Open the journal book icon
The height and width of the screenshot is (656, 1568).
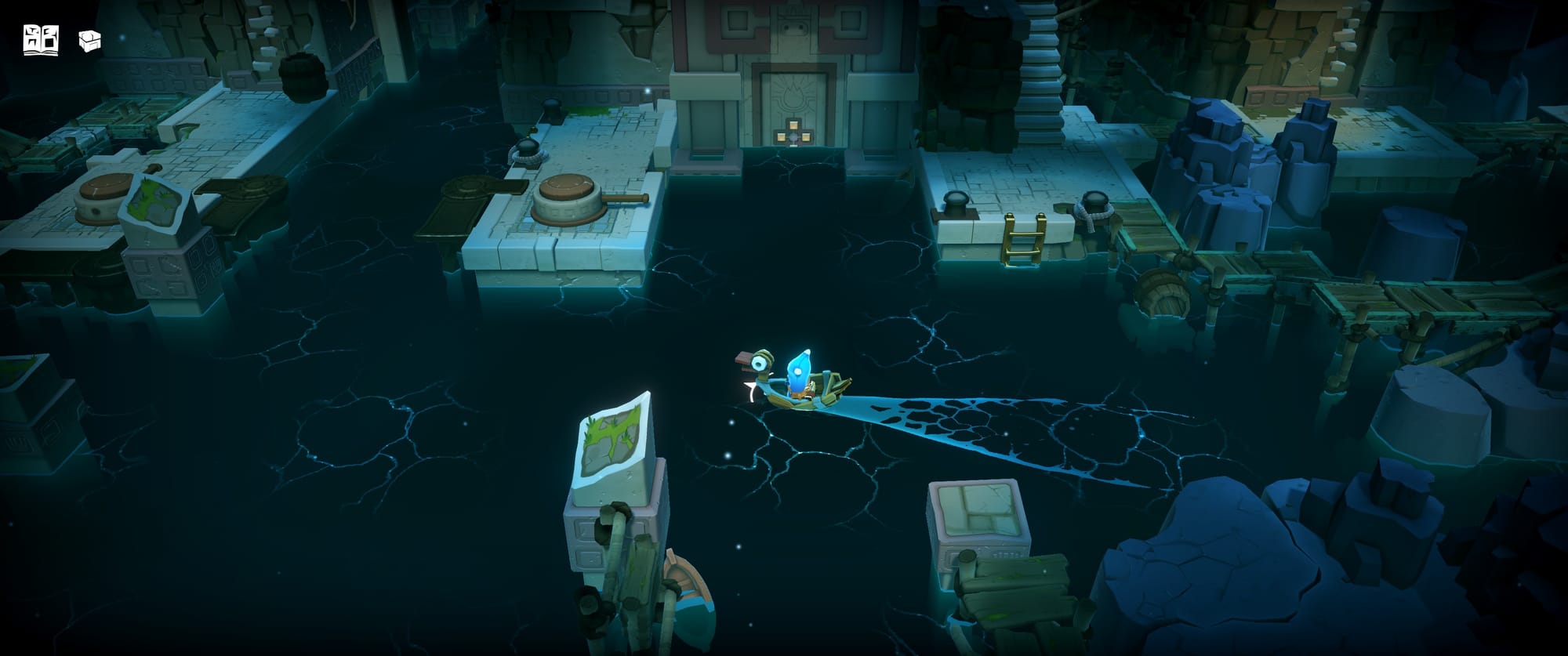point(41,40)
